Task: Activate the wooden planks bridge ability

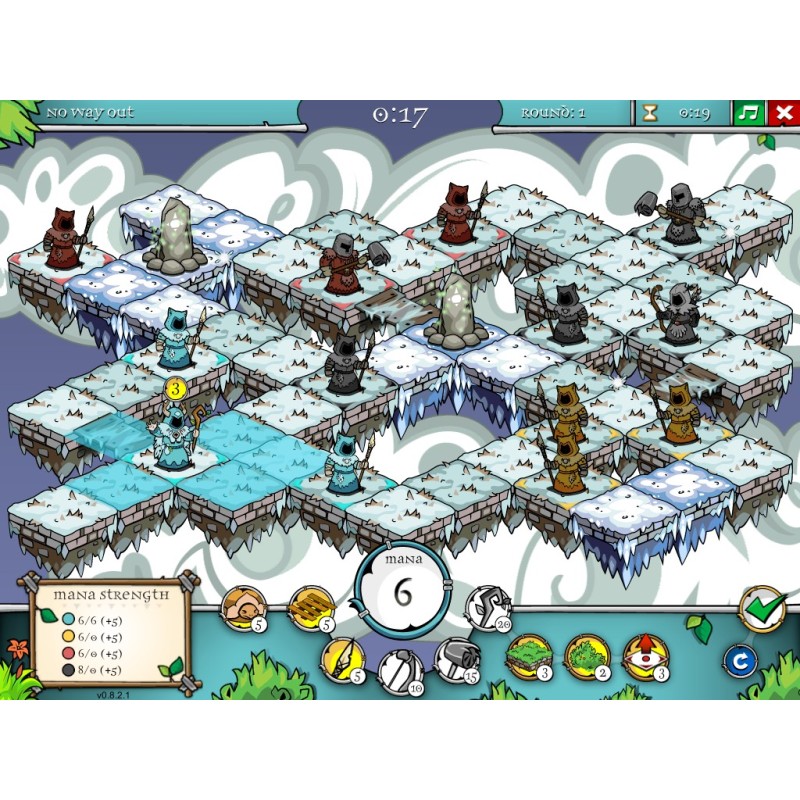Action: (309, 605)
